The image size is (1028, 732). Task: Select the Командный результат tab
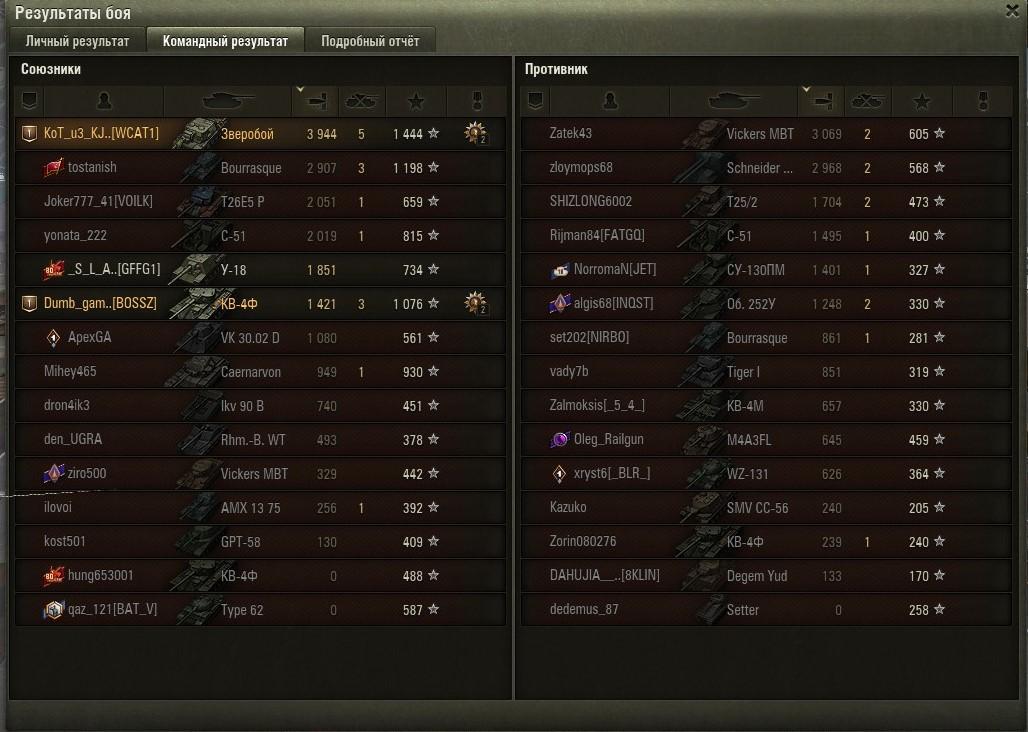225,41
